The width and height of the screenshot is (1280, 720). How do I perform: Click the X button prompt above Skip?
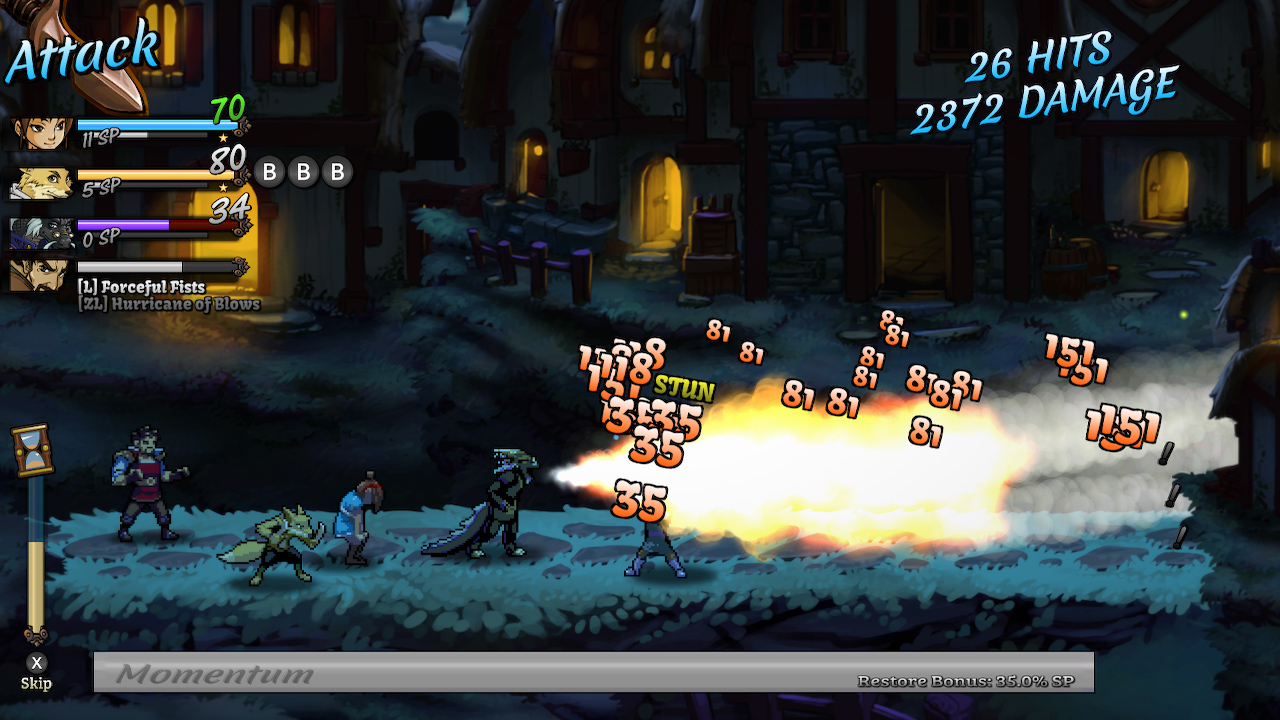point(38,663)
